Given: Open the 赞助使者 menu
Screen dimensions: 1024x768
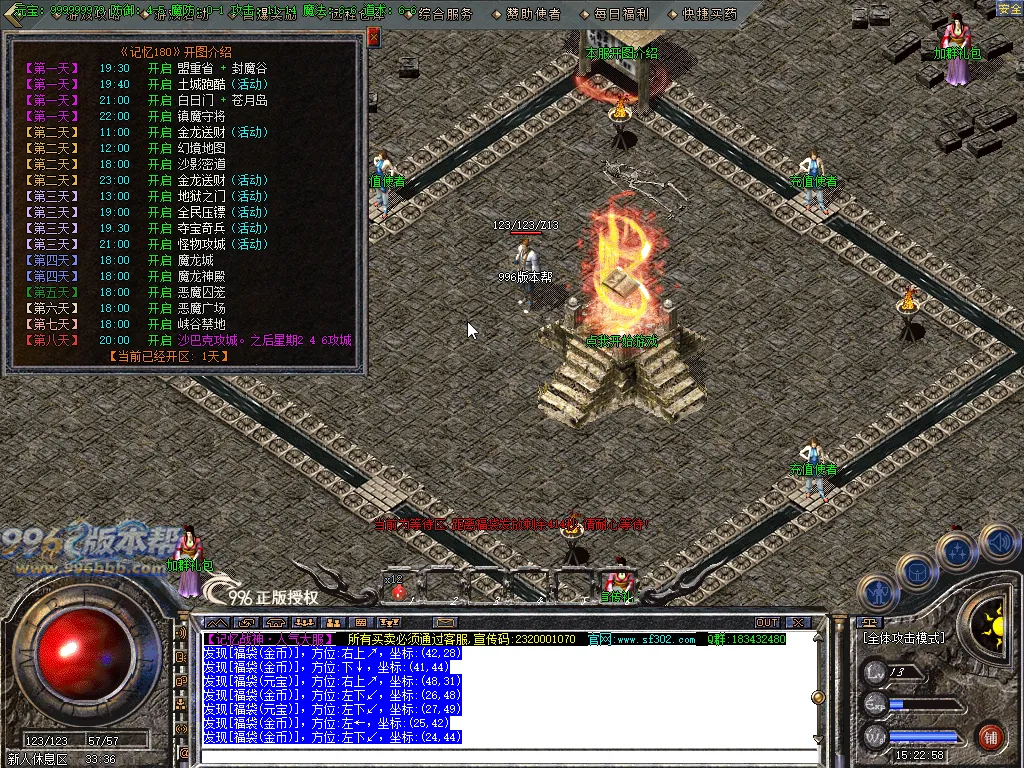Looking at the screenshot, I should 534,14.
